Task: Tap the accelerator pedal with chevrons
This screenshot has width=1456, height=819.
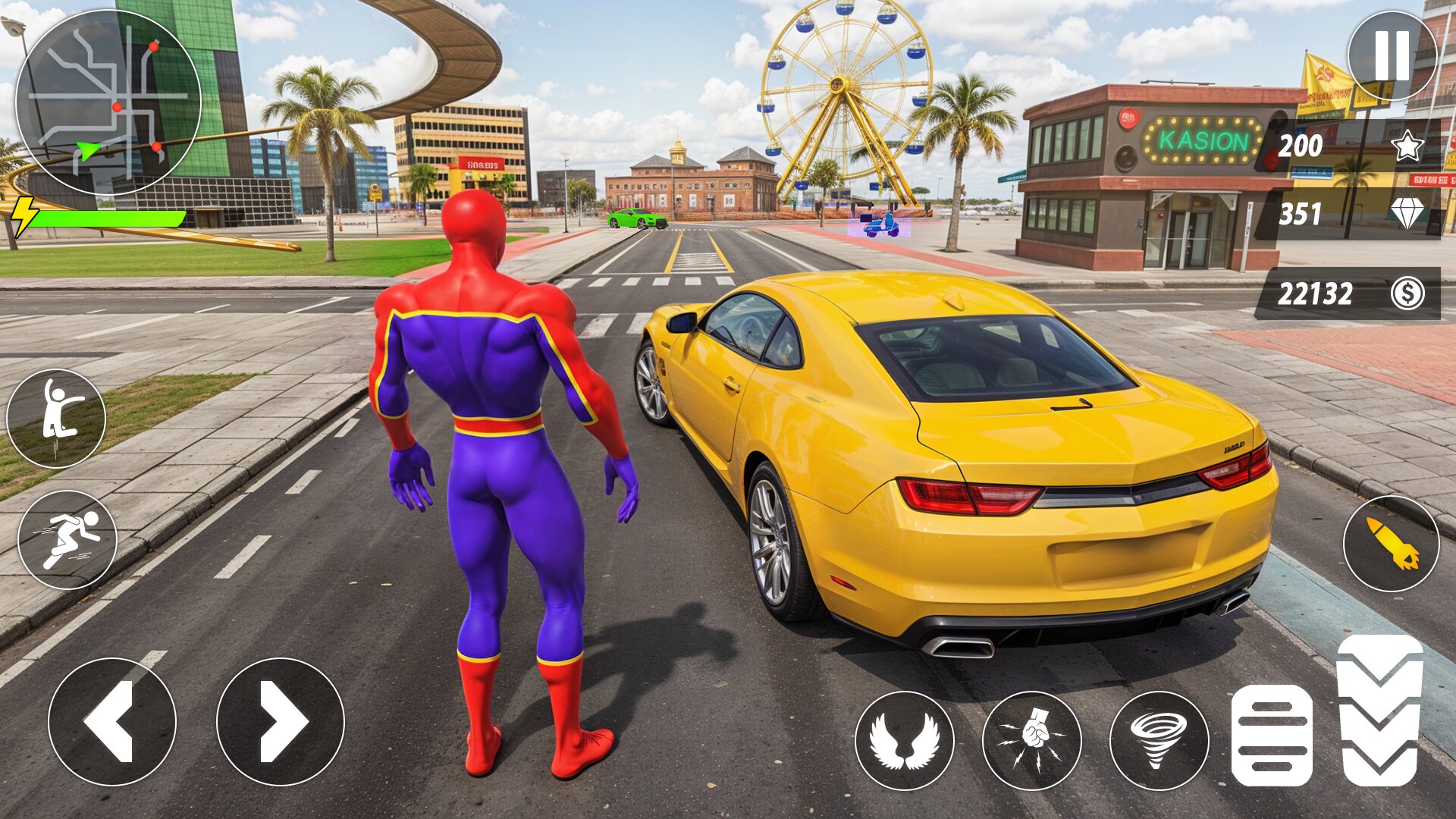Action: [x=1379, y=711]
